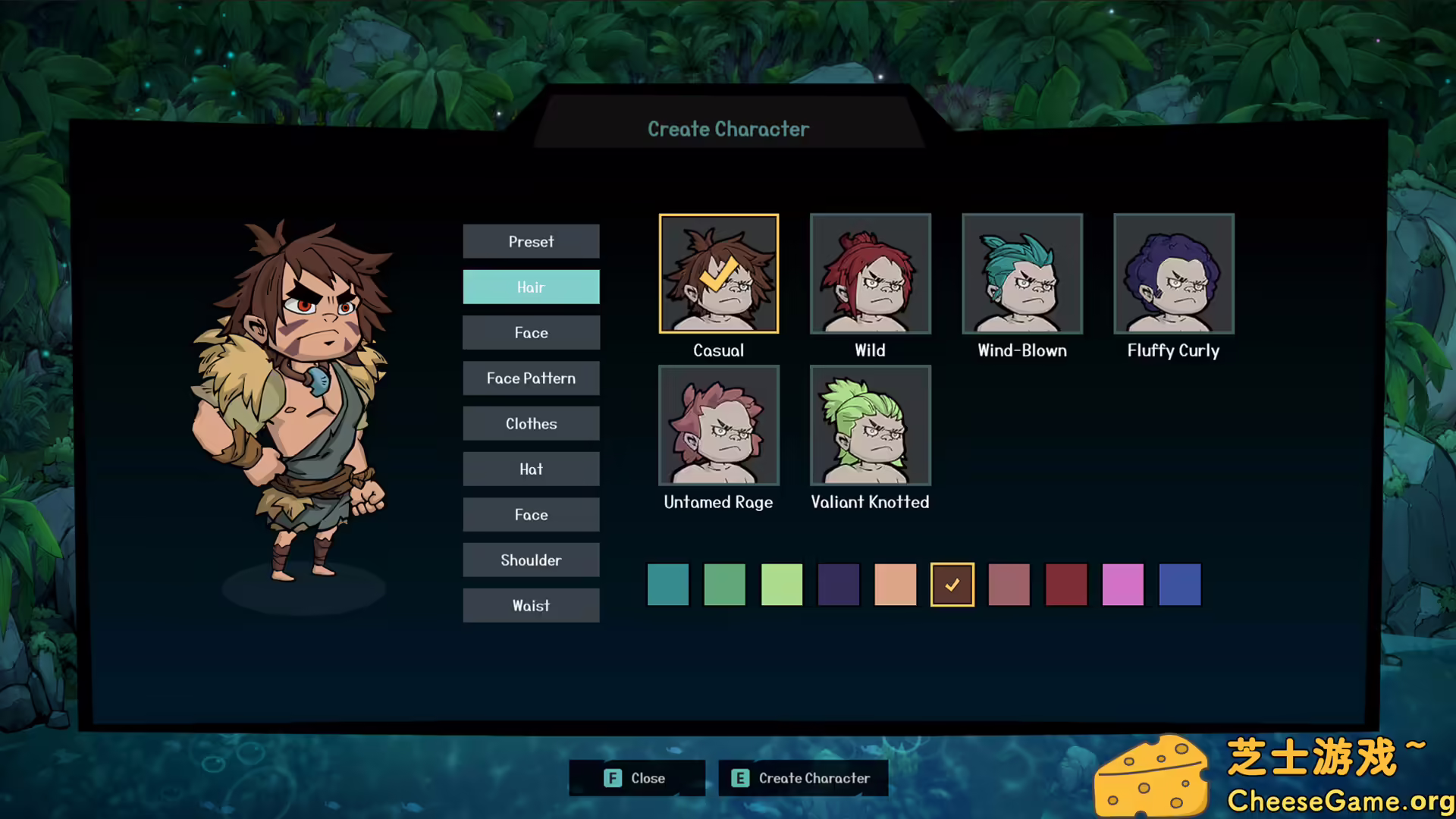This screenshot has width=1456, height=819.
Task: Pick the teal hair color swatch
Action: coord(667,585)
